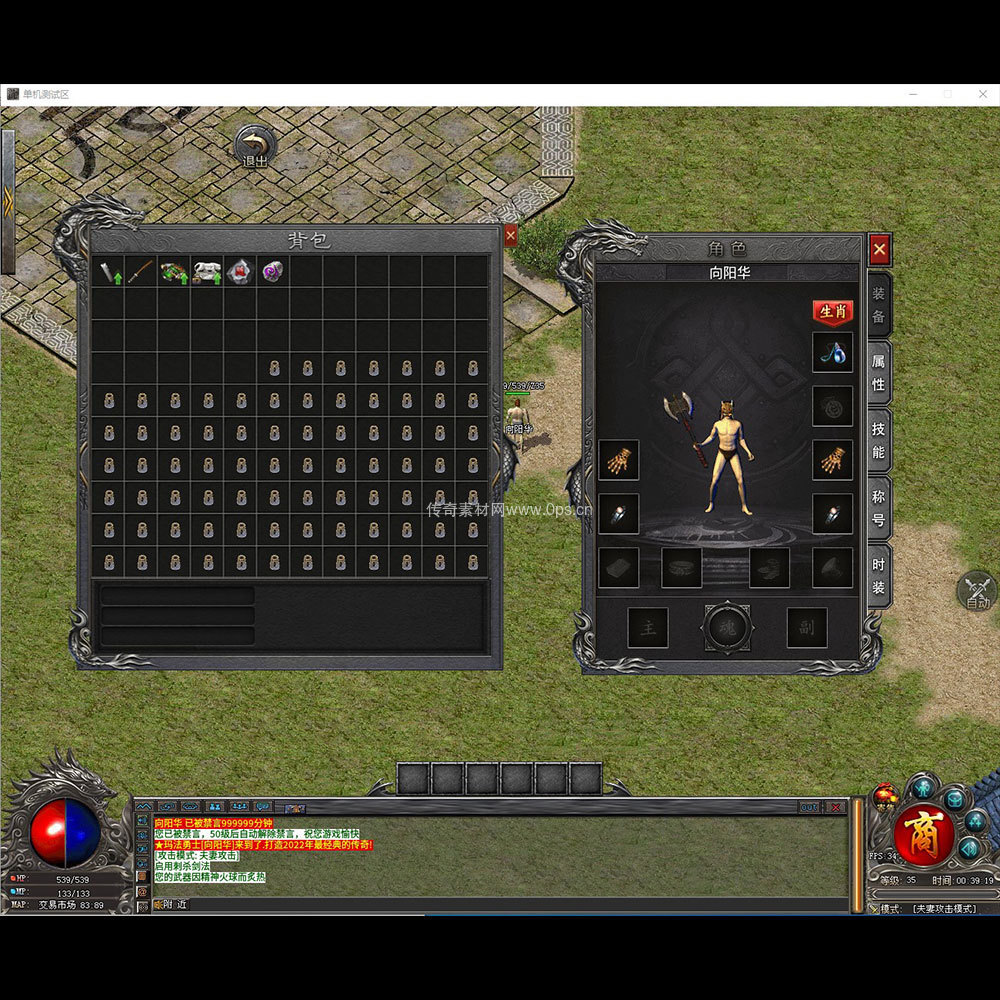Viewport: 1000px width, 1000px height.
Task: Click the 退出 exit arrow button
Action: click(256, 145)
